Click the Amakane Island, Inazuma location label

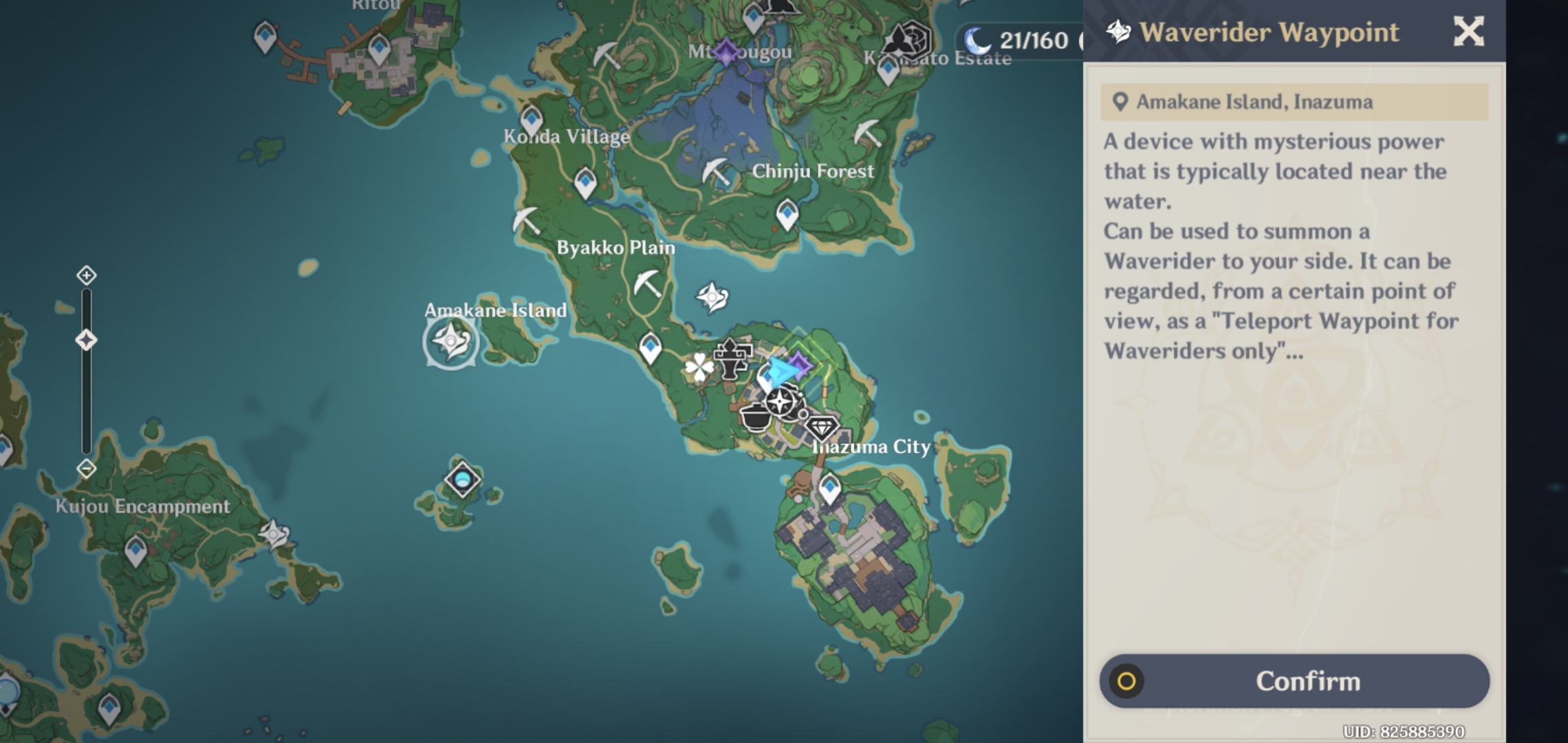point(1293,102)
